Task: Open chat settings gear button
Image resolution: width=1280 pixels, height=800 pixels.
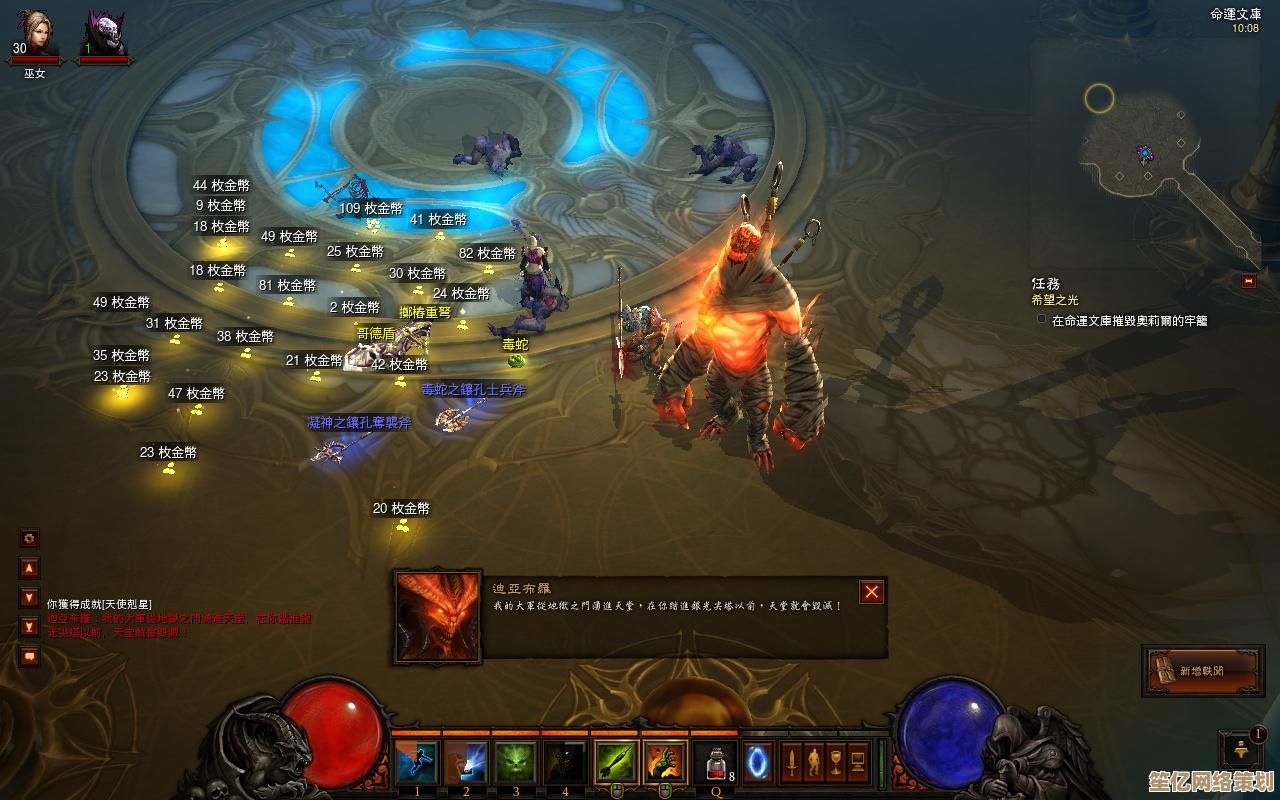Action: [x=29, y=538]
